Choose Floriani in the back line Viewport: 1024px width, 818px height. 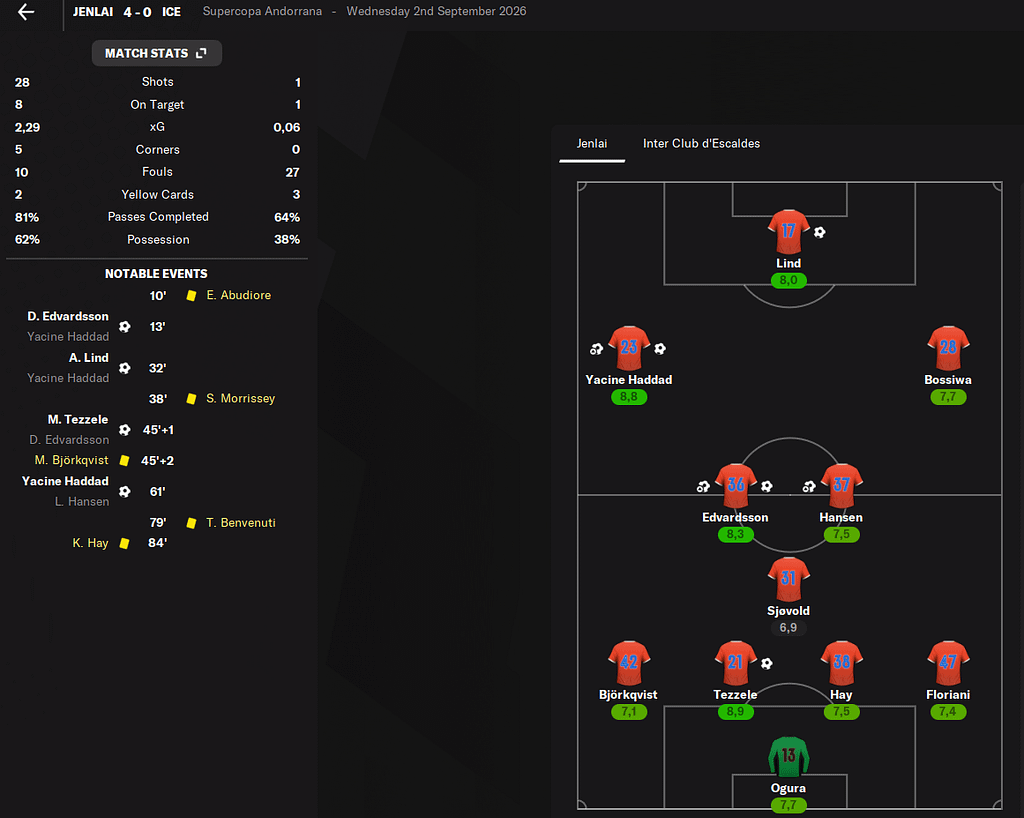(x=948, y=663)
